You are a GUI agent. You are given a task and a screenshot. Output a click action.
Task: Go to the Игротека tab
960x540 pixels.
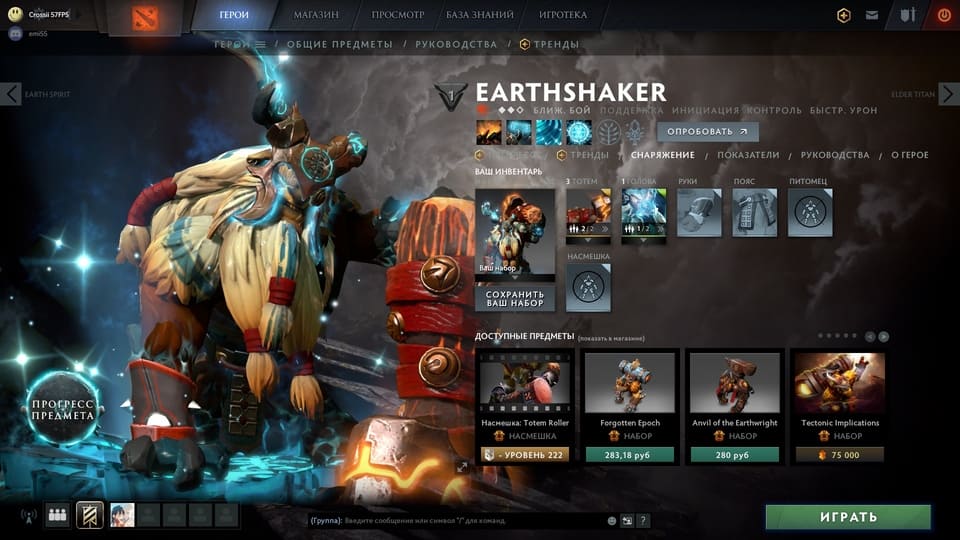pyautogui.click(x=563, y=15)
